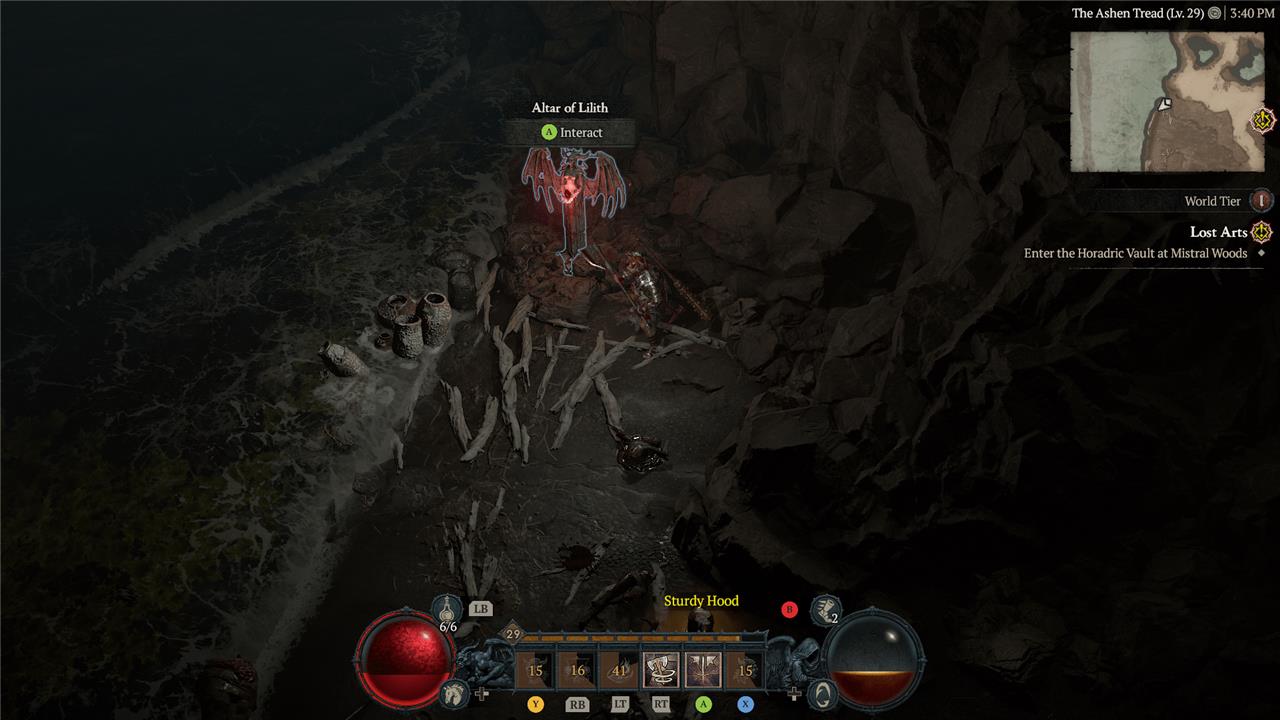
Task: Use the healing potion icon
Action: click(x=447, y=610)
